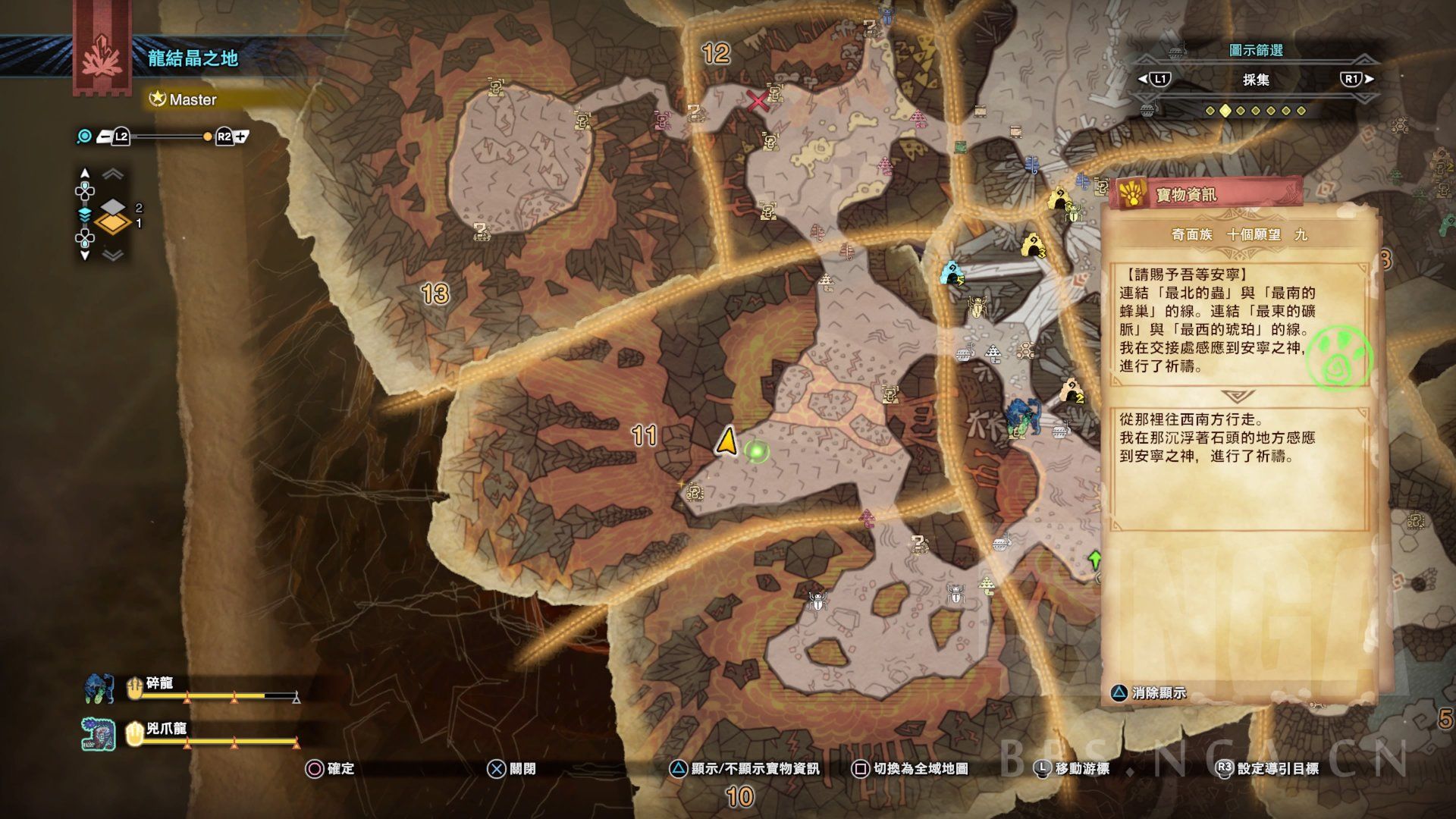1456x819 pixels.
Task: Select the blue camp 5 marker
Action: 952,272
